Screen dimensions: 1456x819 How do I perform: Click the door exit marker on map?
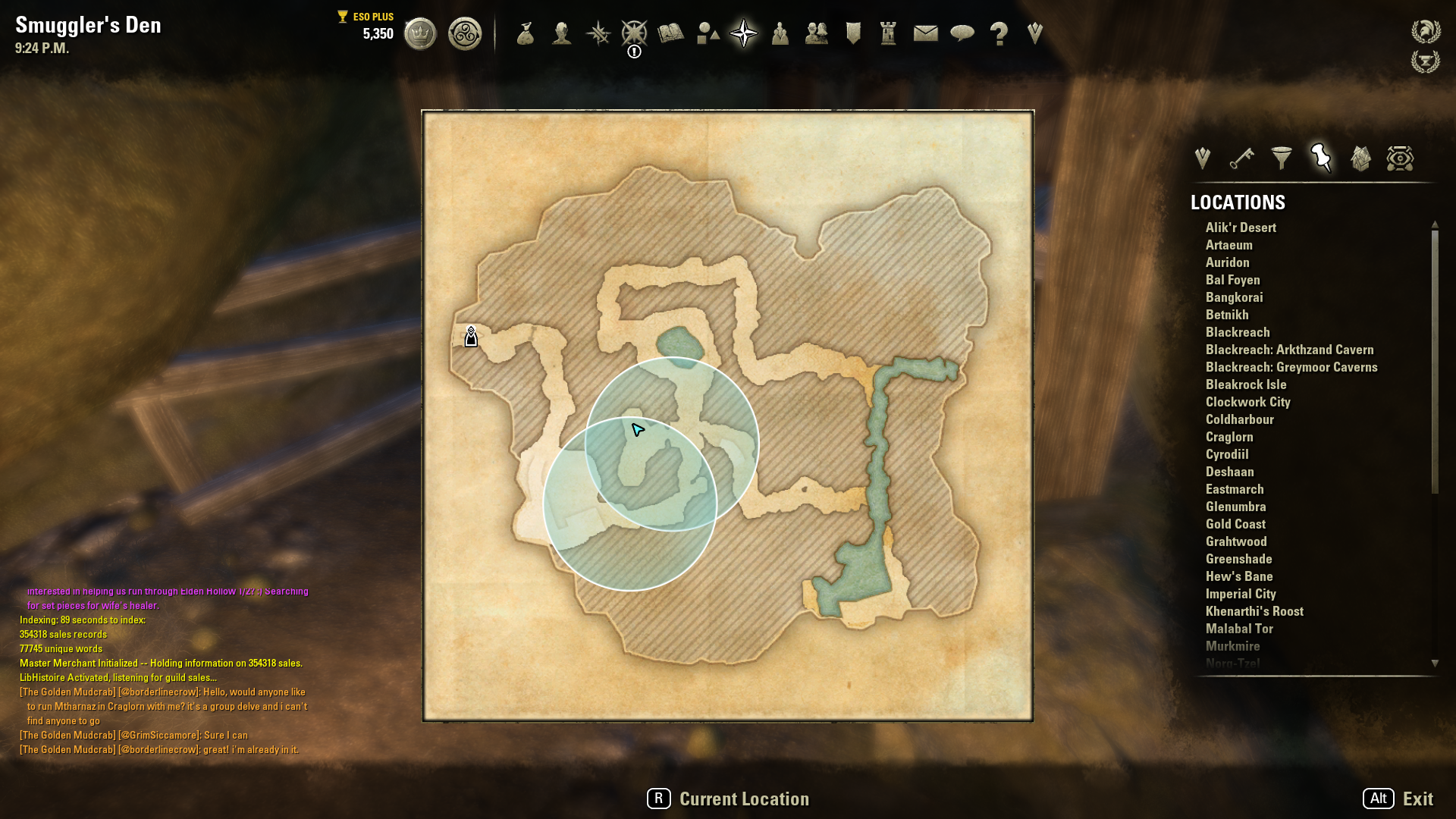(x=471, y=337)
